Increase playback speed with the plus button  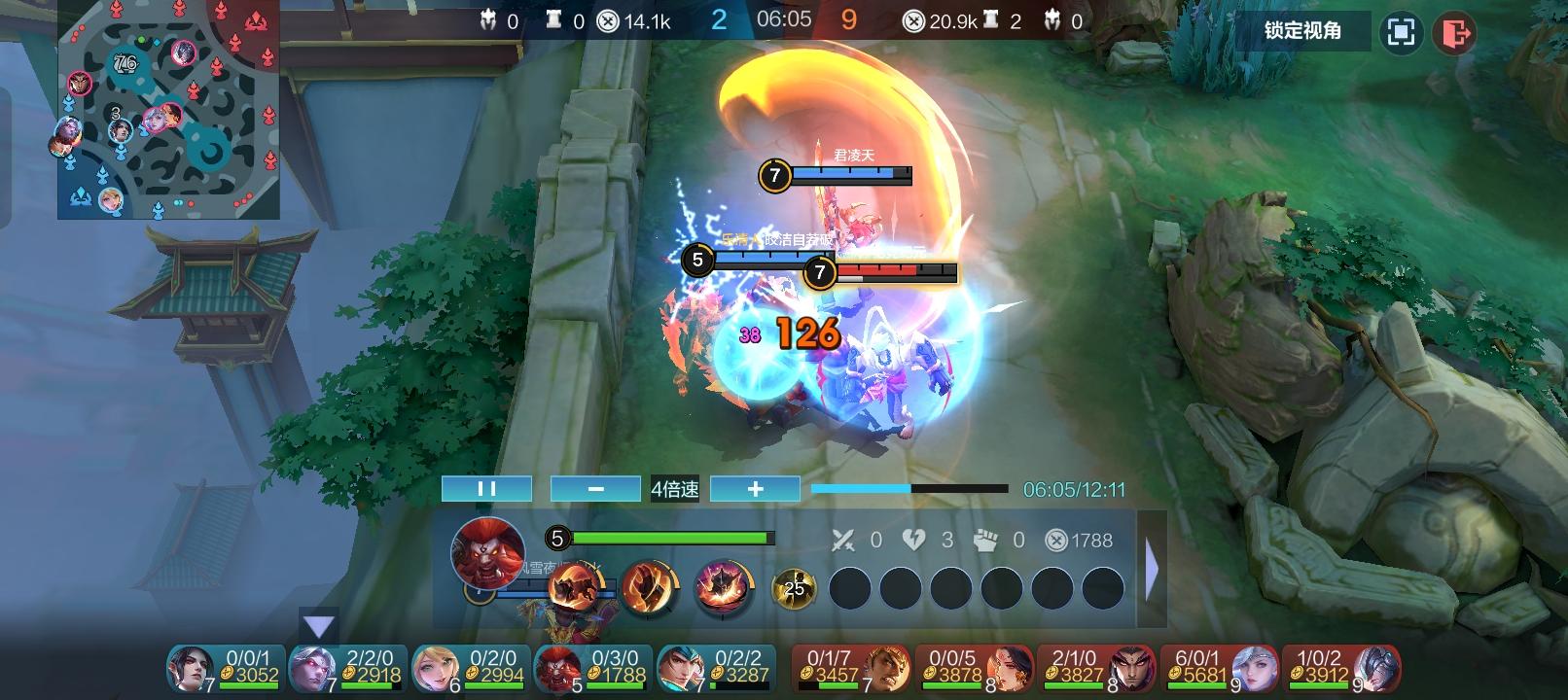click(755, 488)
